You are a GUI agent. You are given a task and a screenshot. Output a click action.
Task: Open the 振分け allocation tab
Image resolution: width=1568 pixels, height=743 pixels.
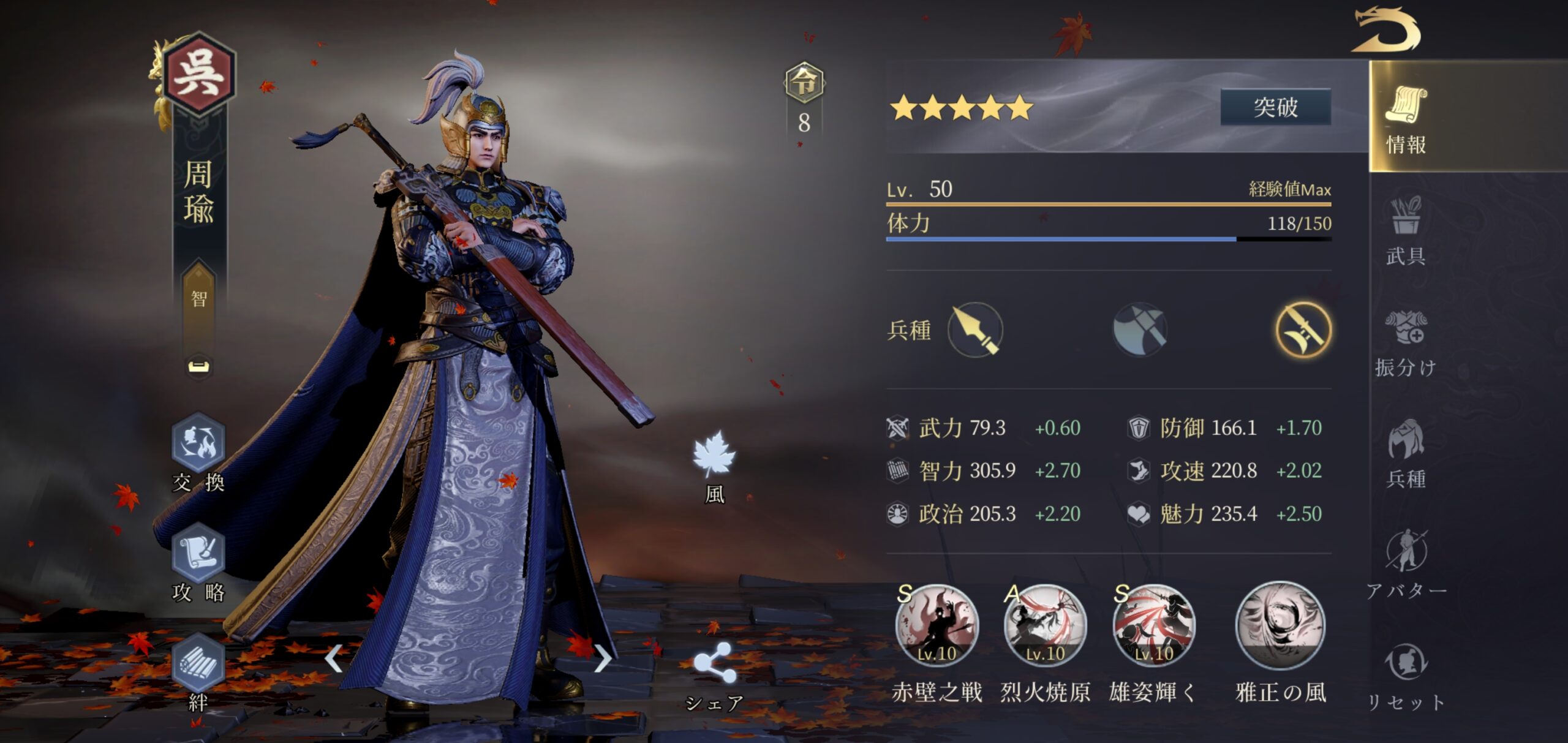[1406, 343]
